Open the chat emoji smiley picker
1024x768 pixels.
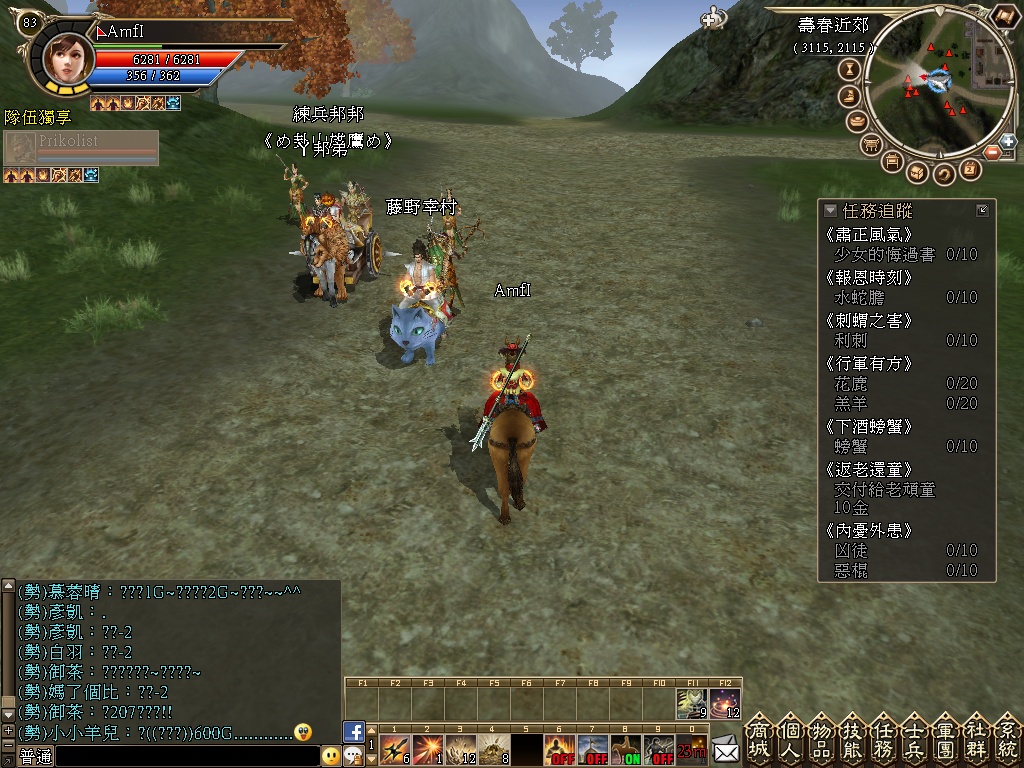point(331,756)
